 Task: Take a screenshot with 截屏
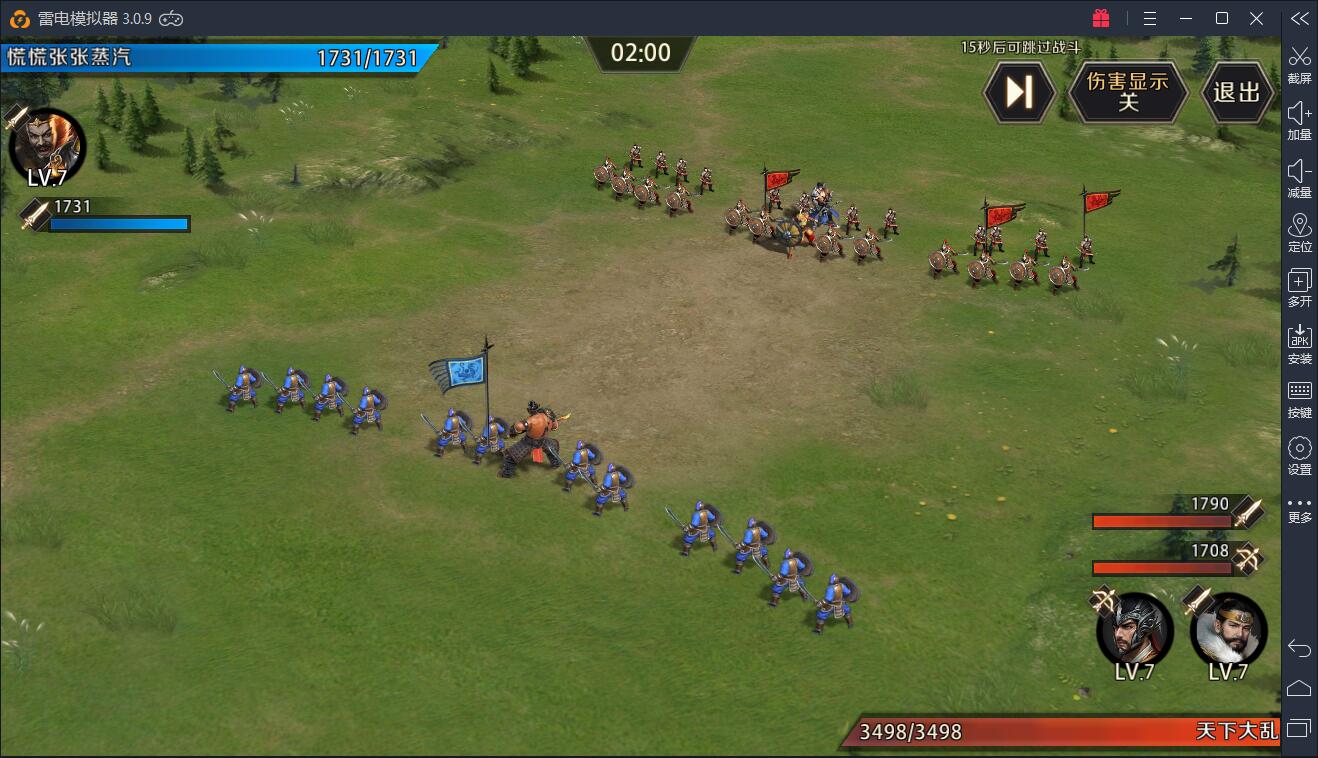(x=1299, y=64)
